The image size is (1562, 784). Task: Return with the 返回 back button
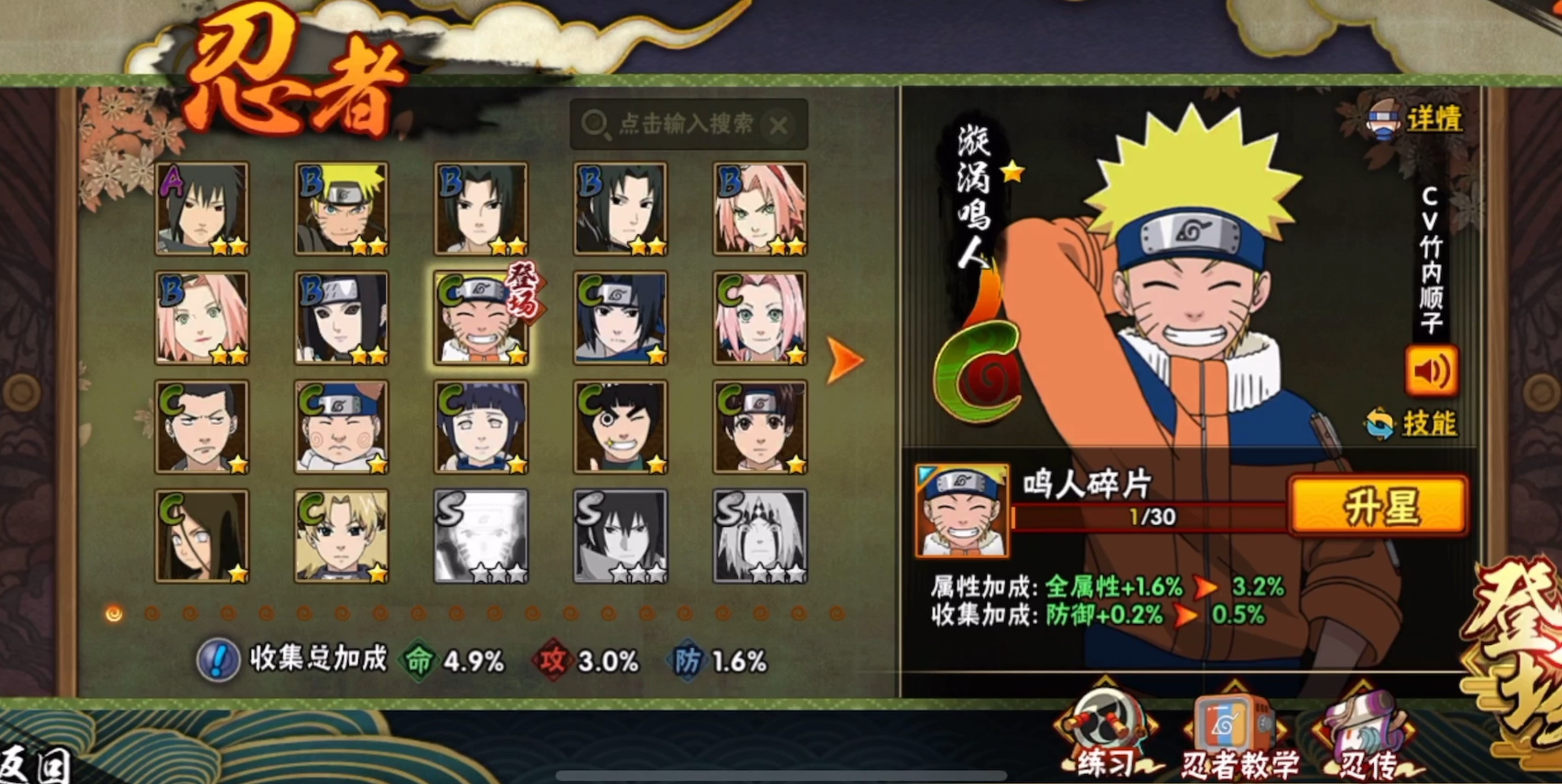click(37, 765)
